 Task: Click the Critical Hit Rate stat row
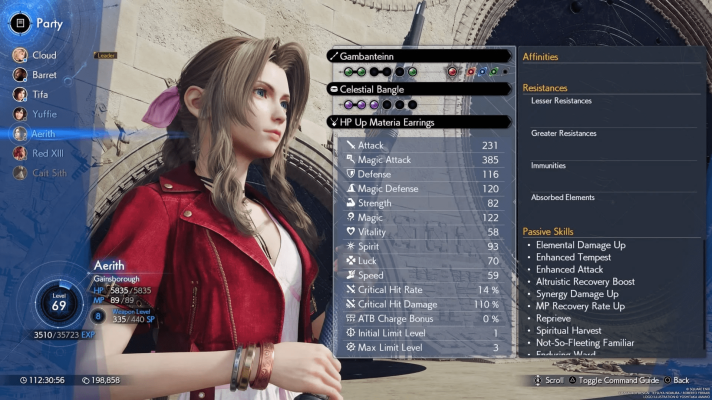point(420,290)
